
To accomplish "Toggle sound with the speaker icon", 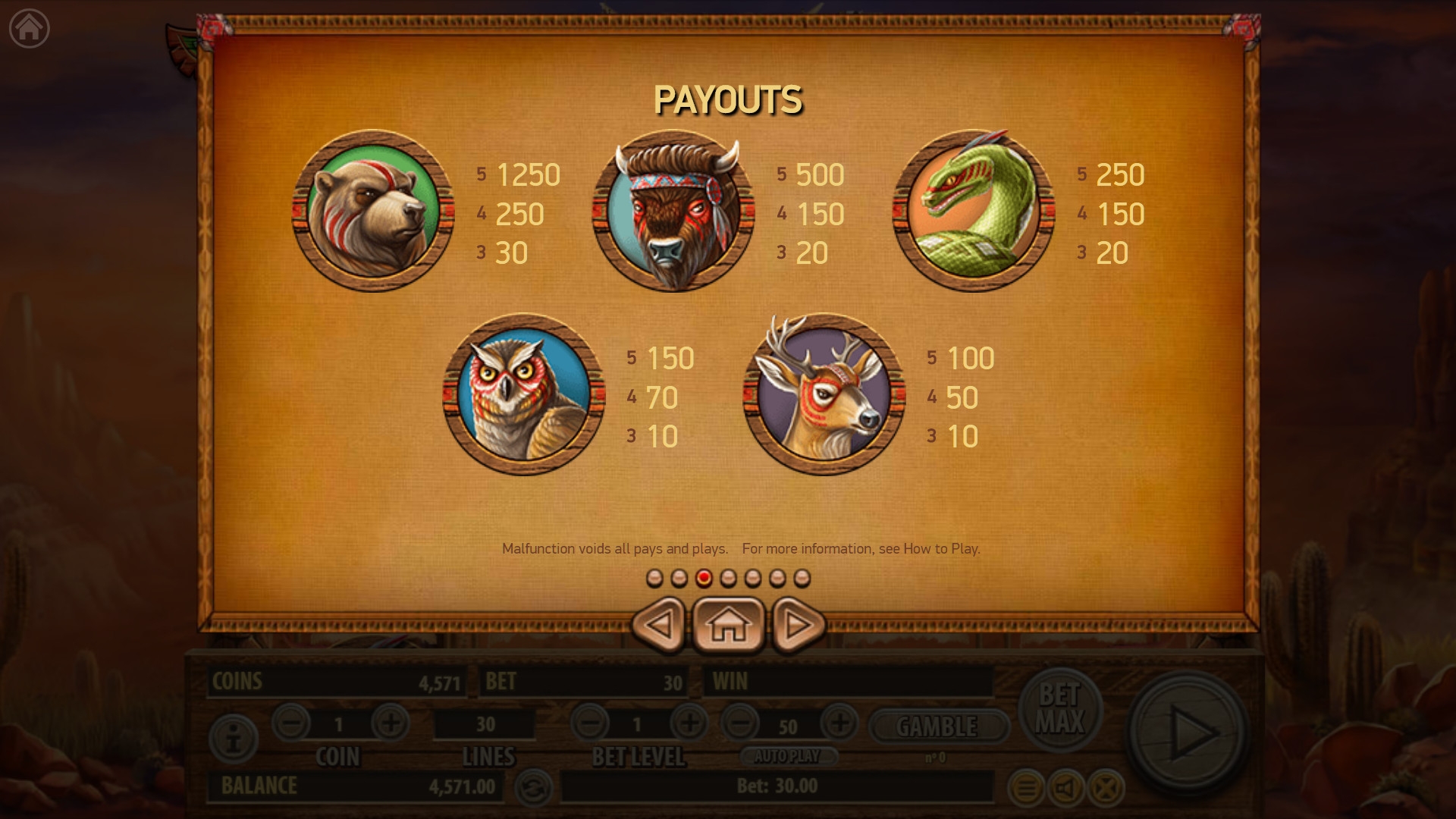I will point(1065,789).
